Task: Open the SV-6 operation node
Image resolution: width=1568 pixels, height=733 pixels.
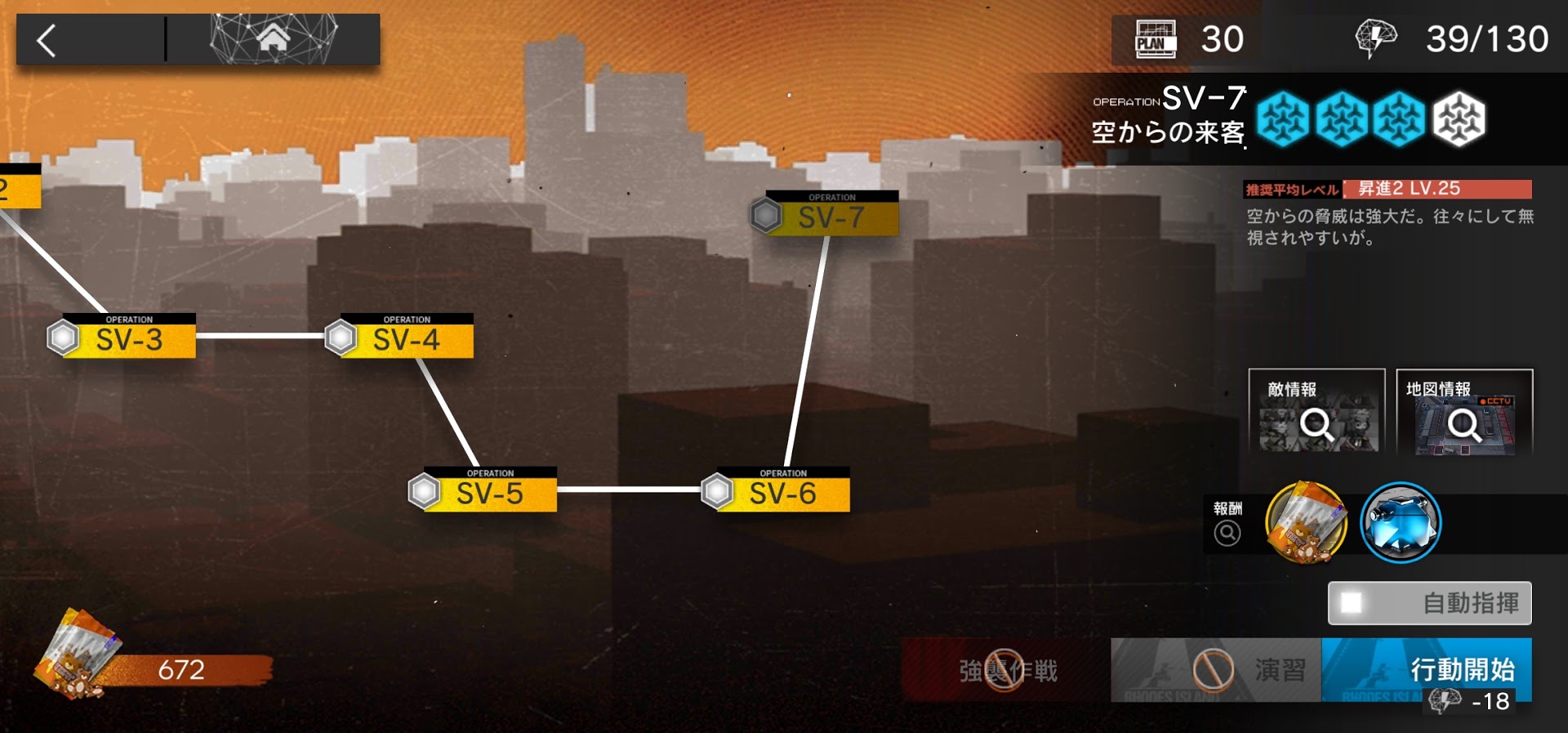Action: pos(782,491)
